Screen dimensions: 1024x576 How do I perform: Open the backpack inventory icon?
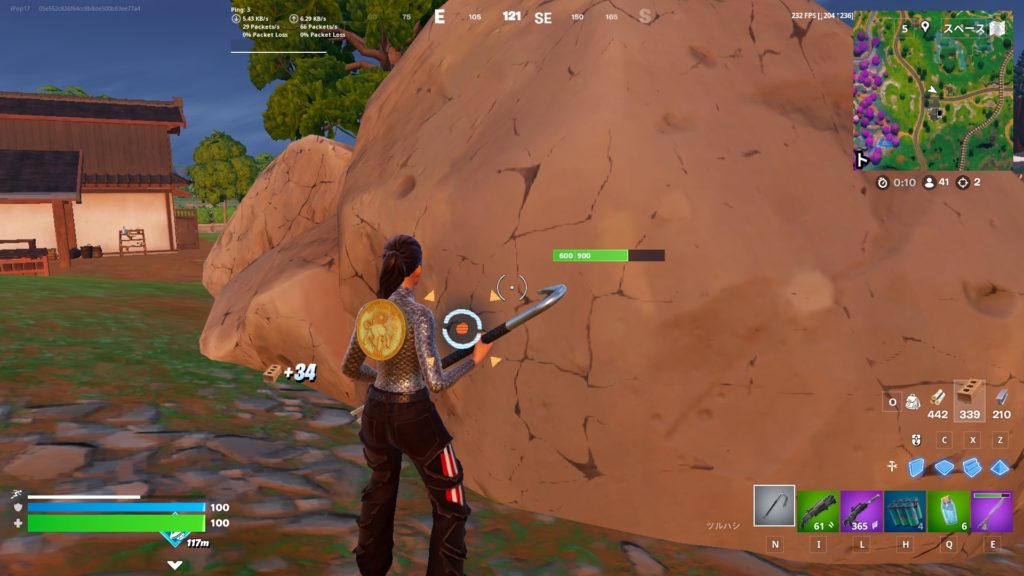coord(912,402)
